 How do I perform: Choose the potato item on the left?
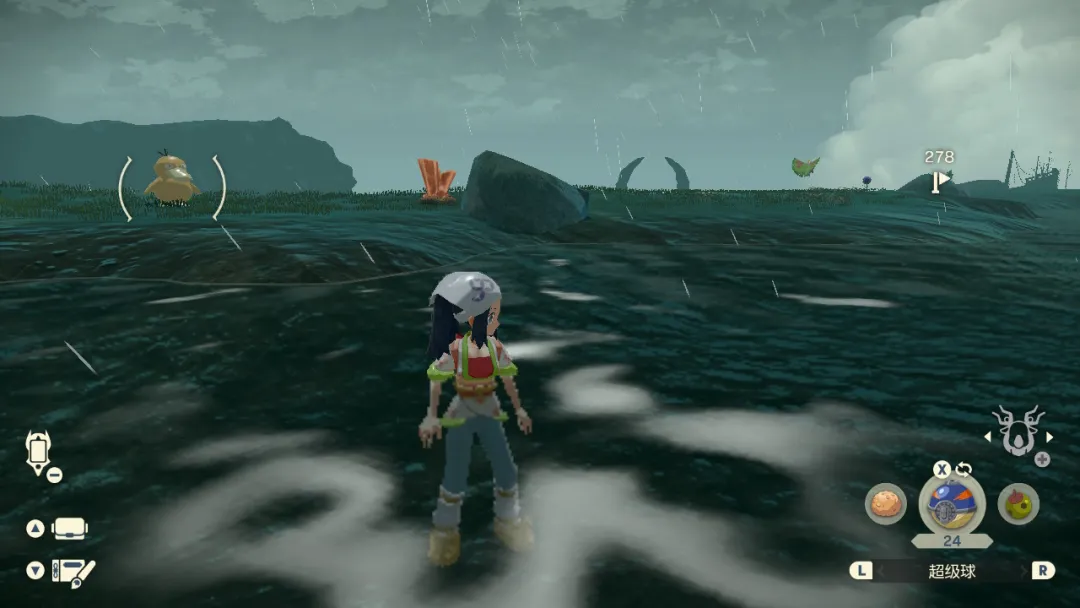pyautogui.click(x=885, y=504)
